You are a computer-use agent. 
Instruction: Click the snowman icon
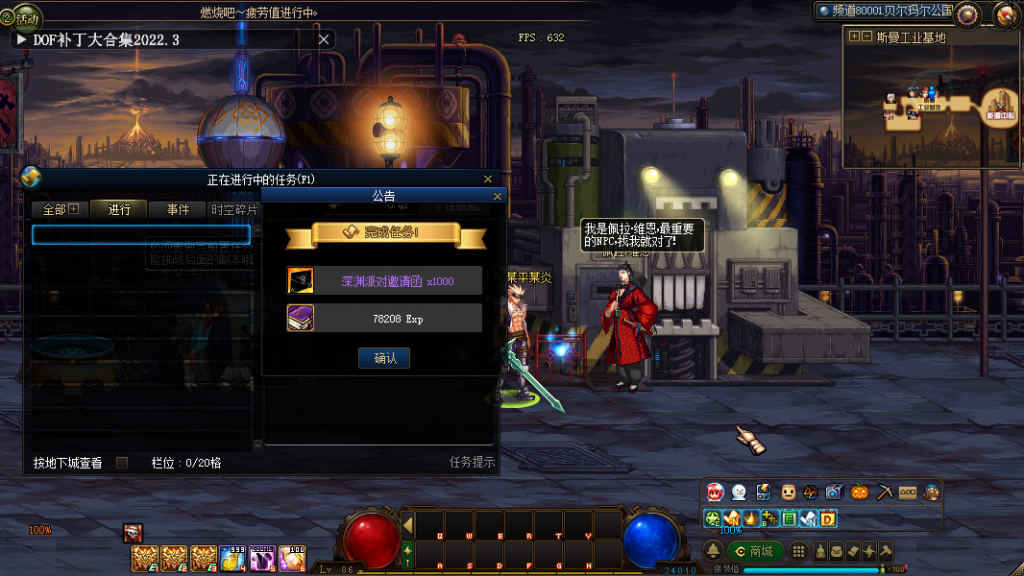738,492
